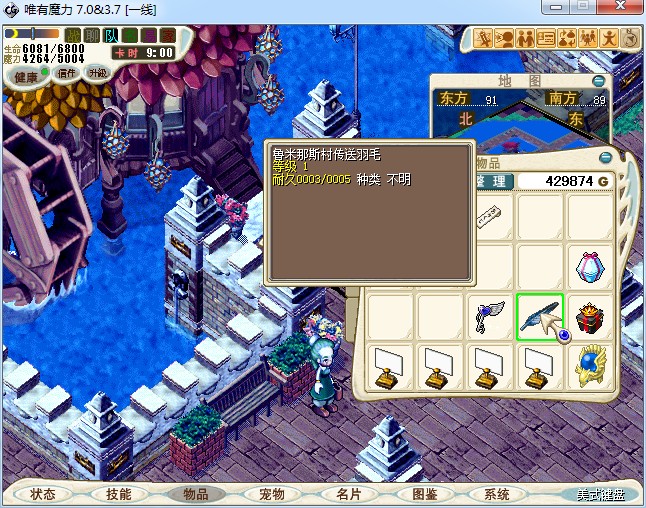Click the 升級 level up button
646x508 pixels.
tap(97, 73)
